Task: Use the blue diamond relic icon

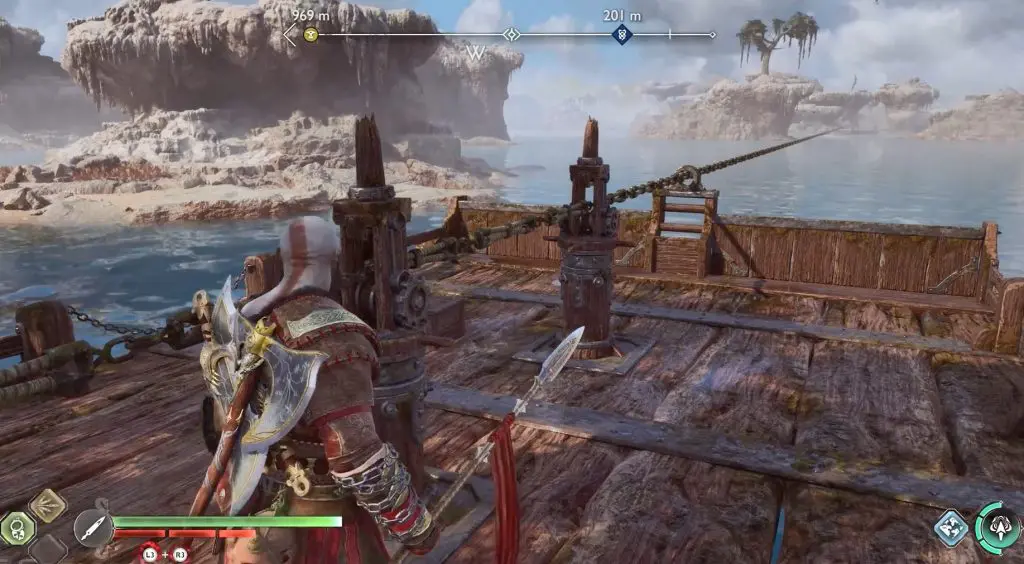Action: [x=951, y=528]
